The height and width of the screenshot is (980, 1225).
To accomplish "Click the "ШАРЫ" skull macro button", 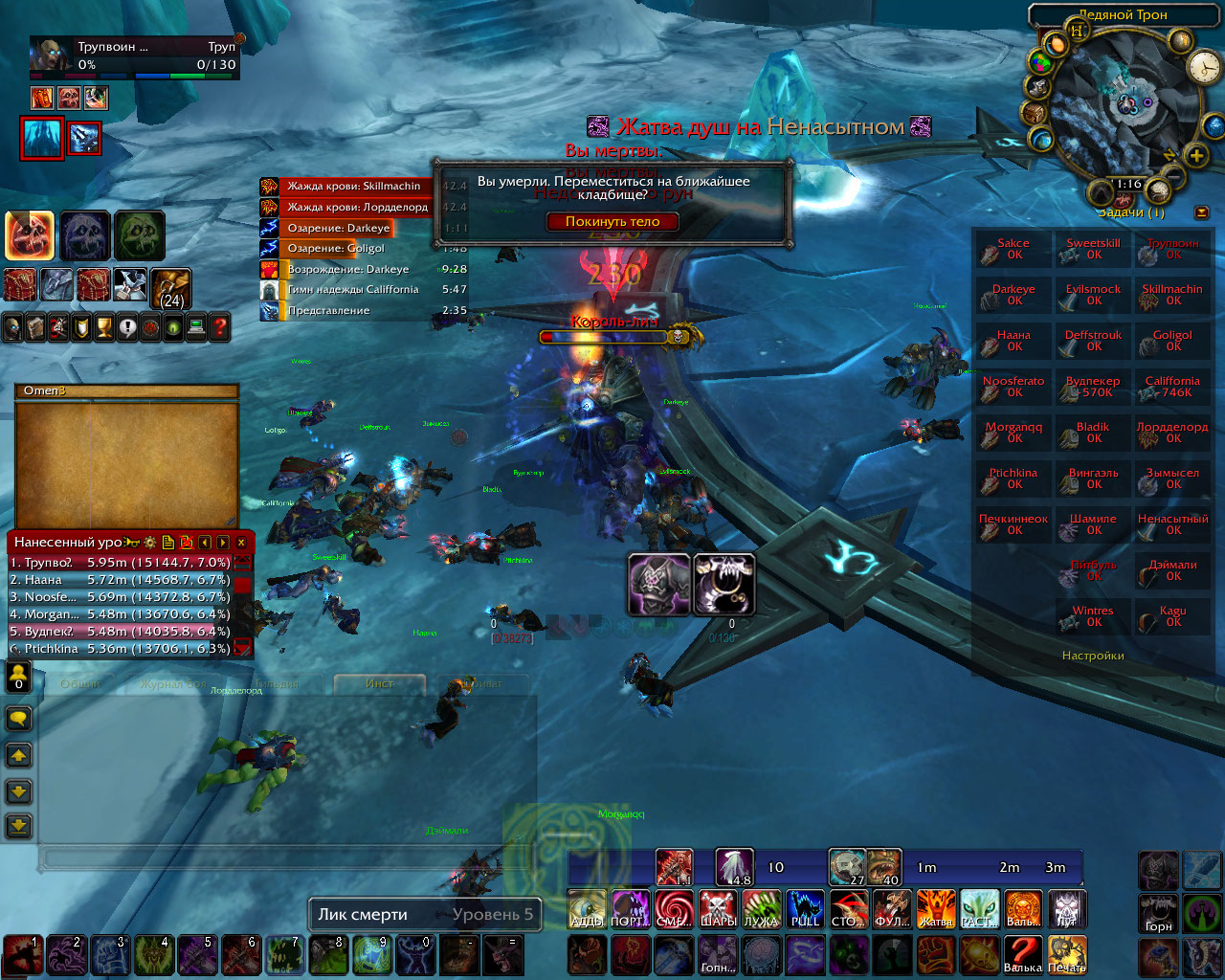I will tap(718, 908).
